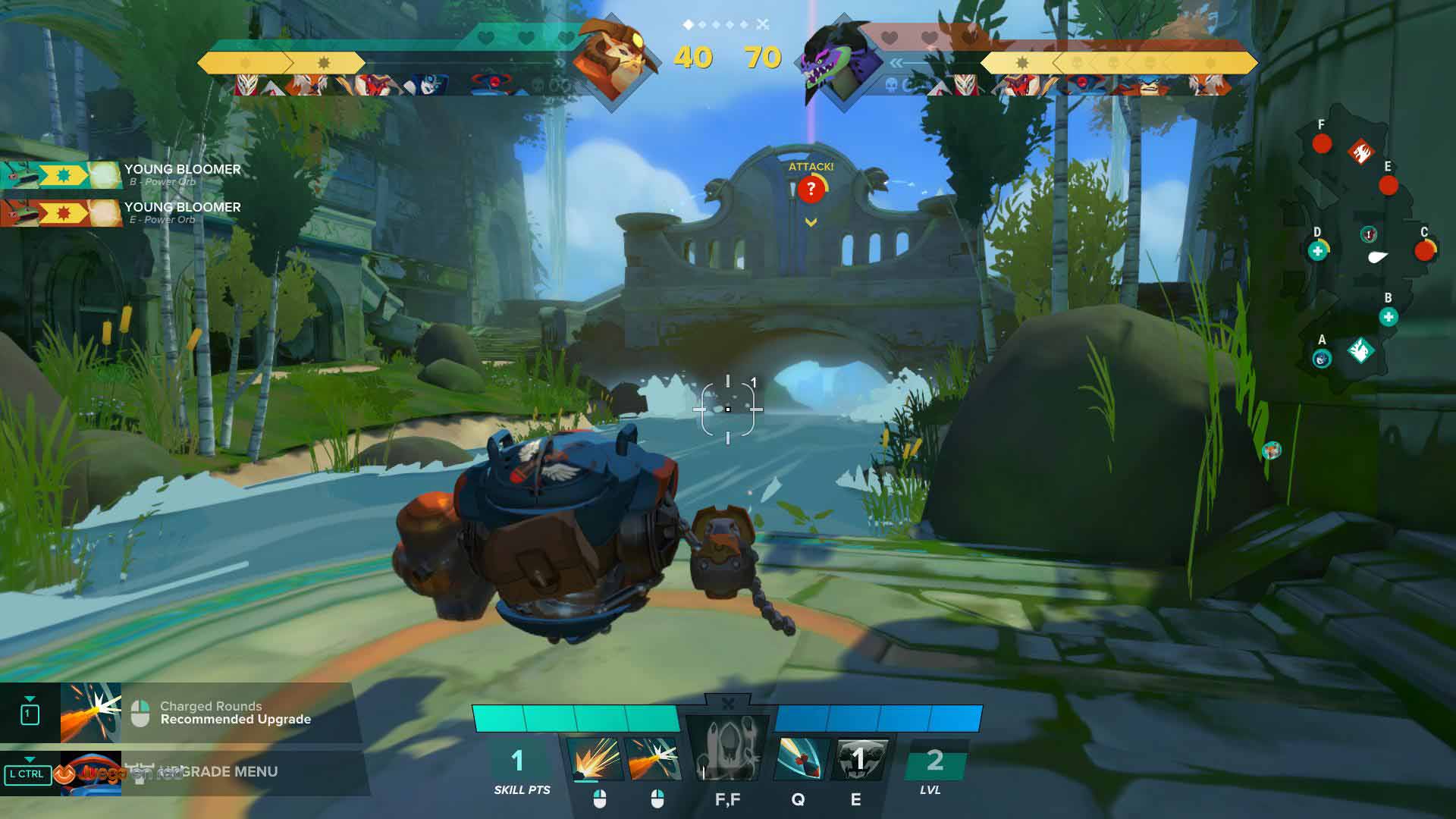Select the explosion burst ability icon
Screen dimensions: 1456x819
tap(594, 758)
